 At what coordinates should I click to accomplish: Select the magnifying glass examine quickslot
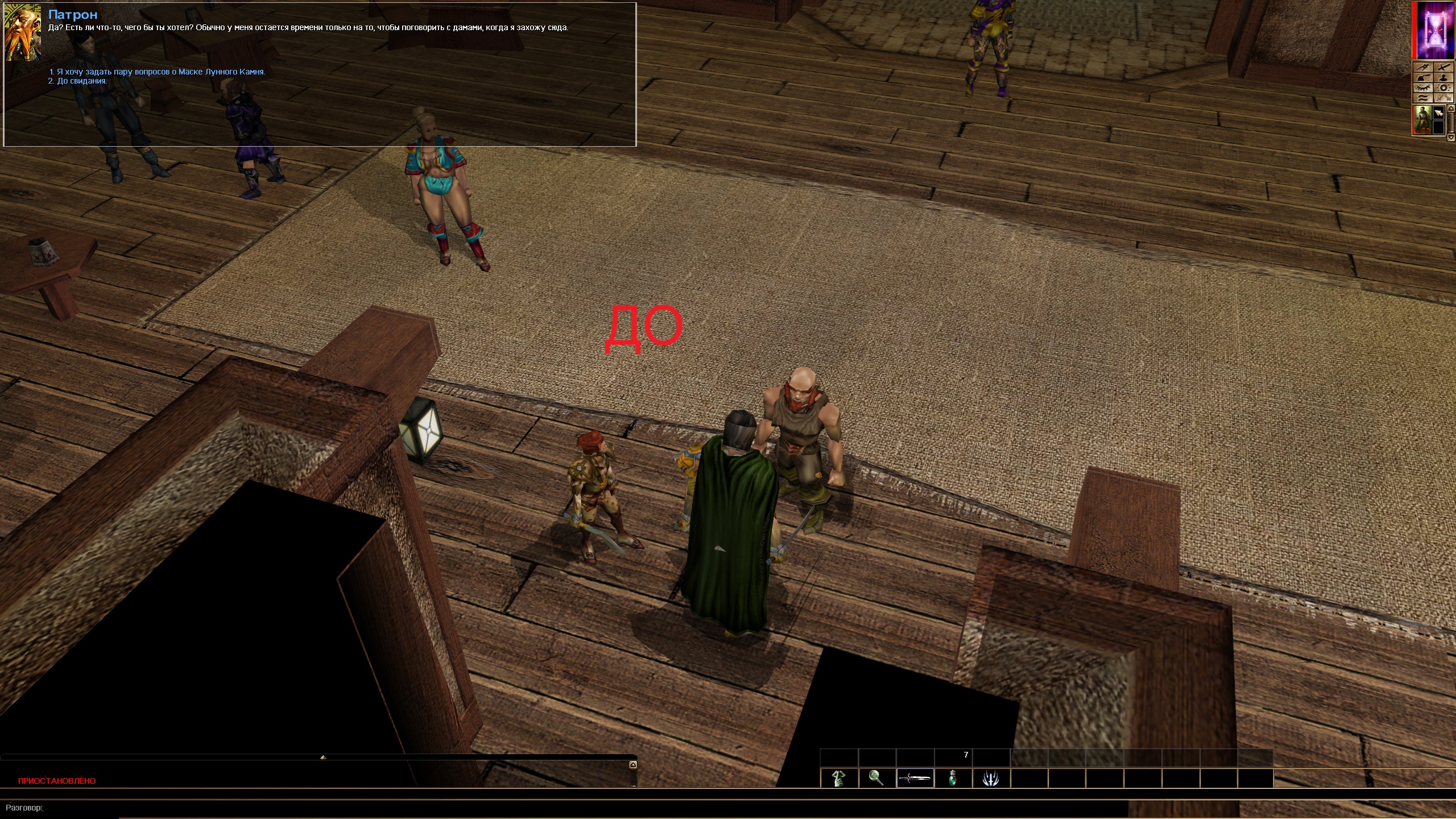876,779
